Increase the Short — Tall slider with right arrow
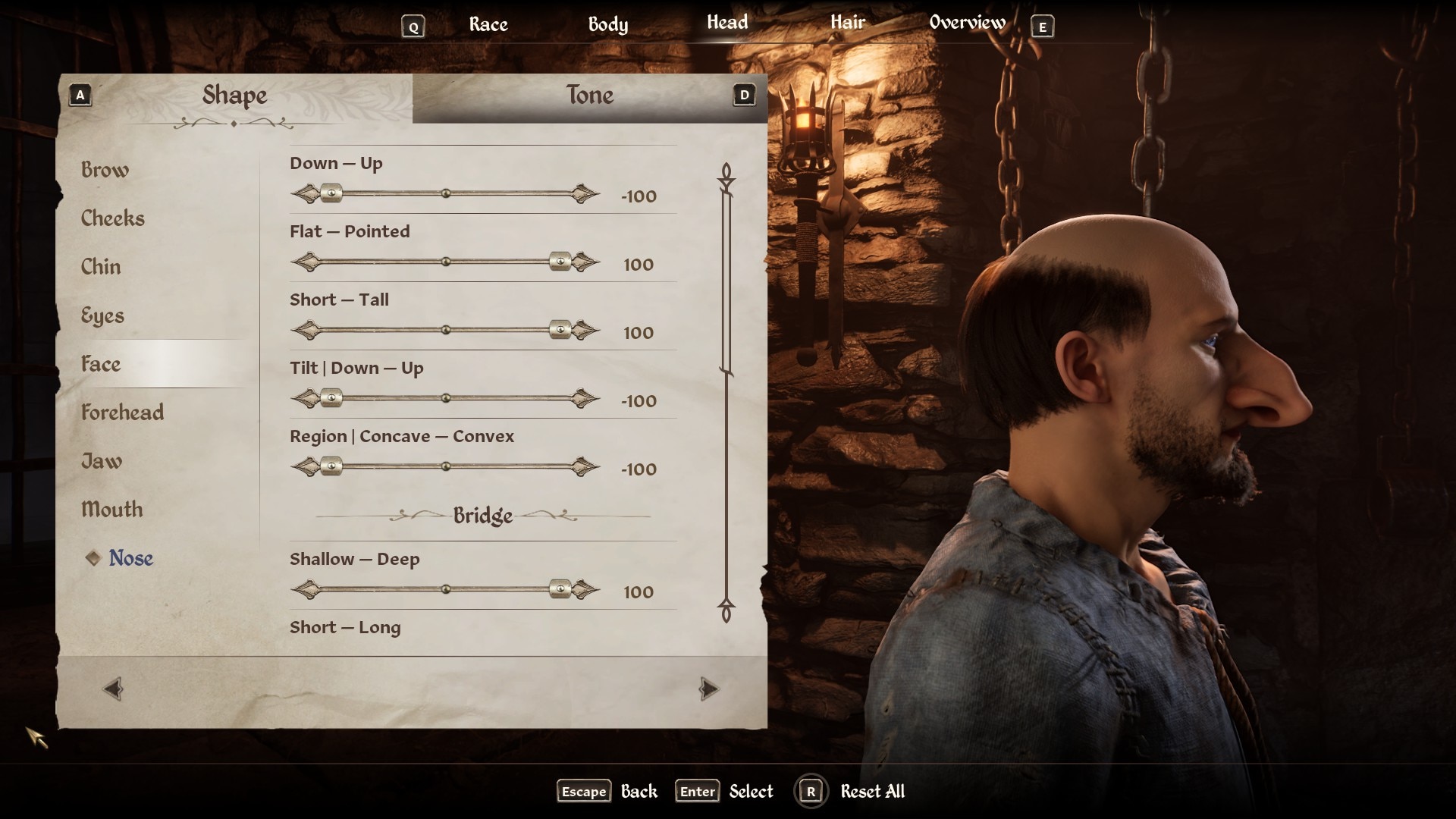The image size is (1456, 819). (x=585, y=331)
